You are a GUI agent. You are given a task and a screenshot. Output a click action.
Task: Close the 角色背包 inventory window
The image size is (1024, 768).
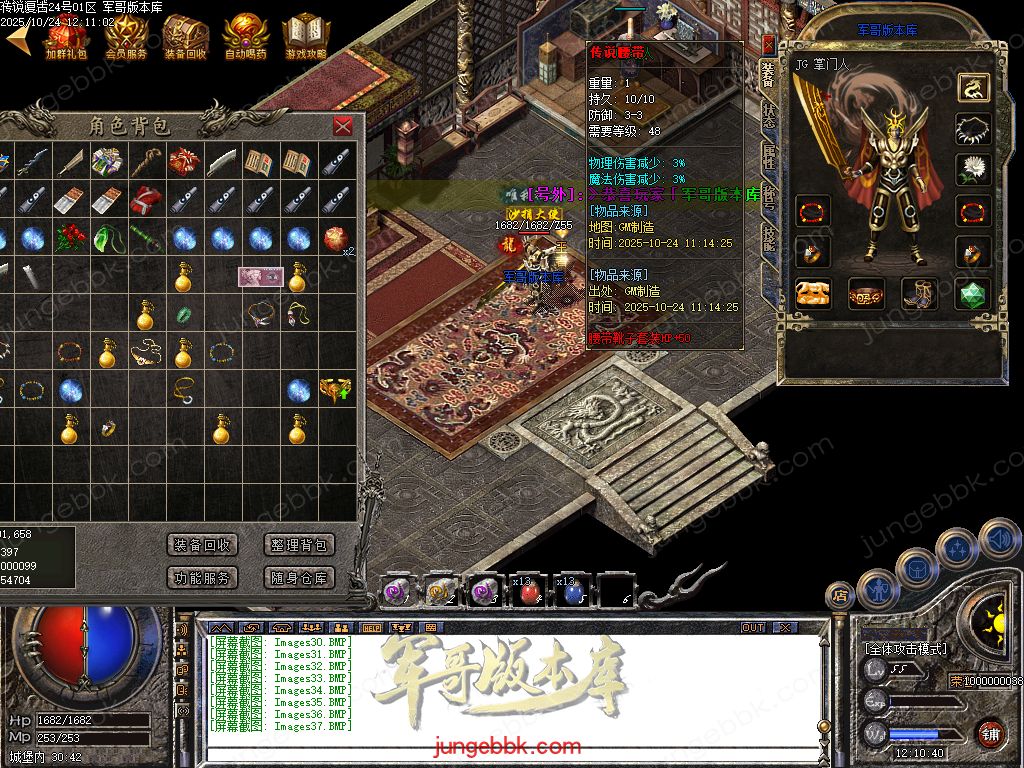pyautogui.click(x=343, y=126)
